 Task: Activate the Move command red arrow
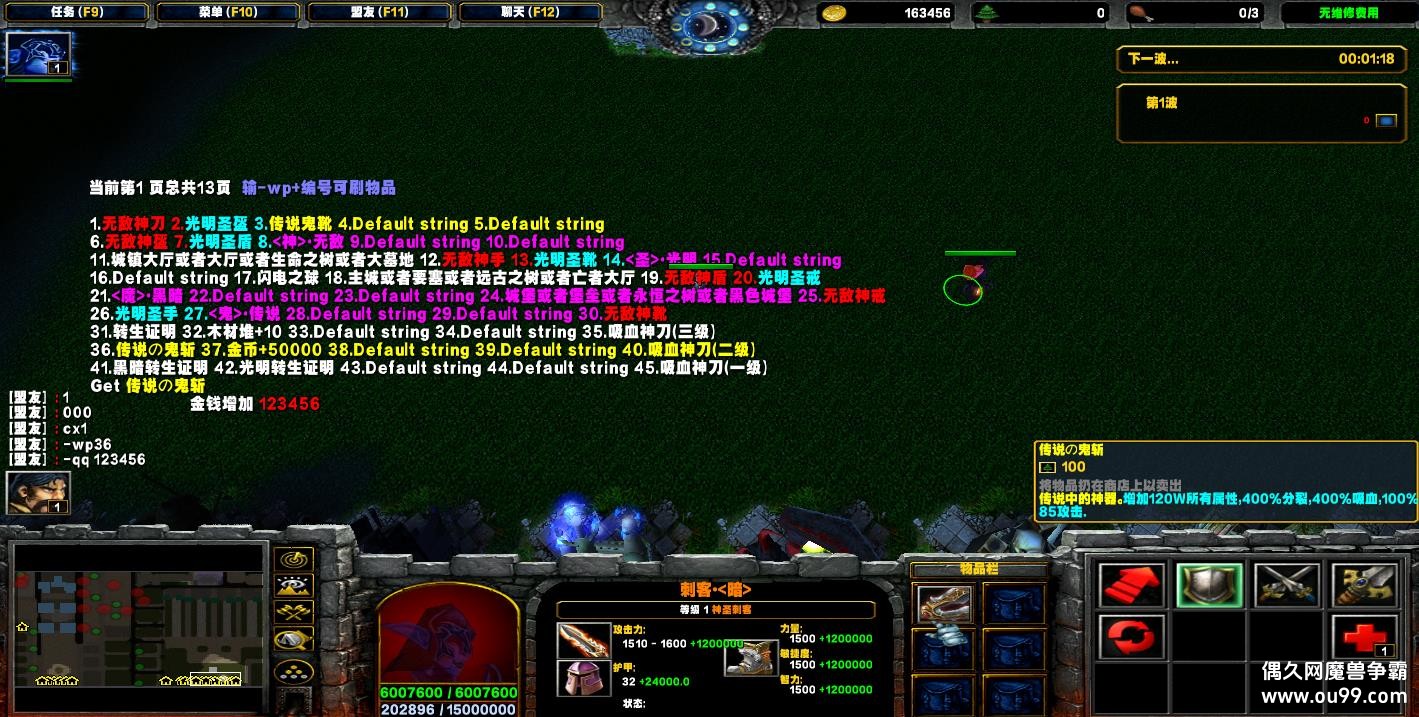(1131, 585)
